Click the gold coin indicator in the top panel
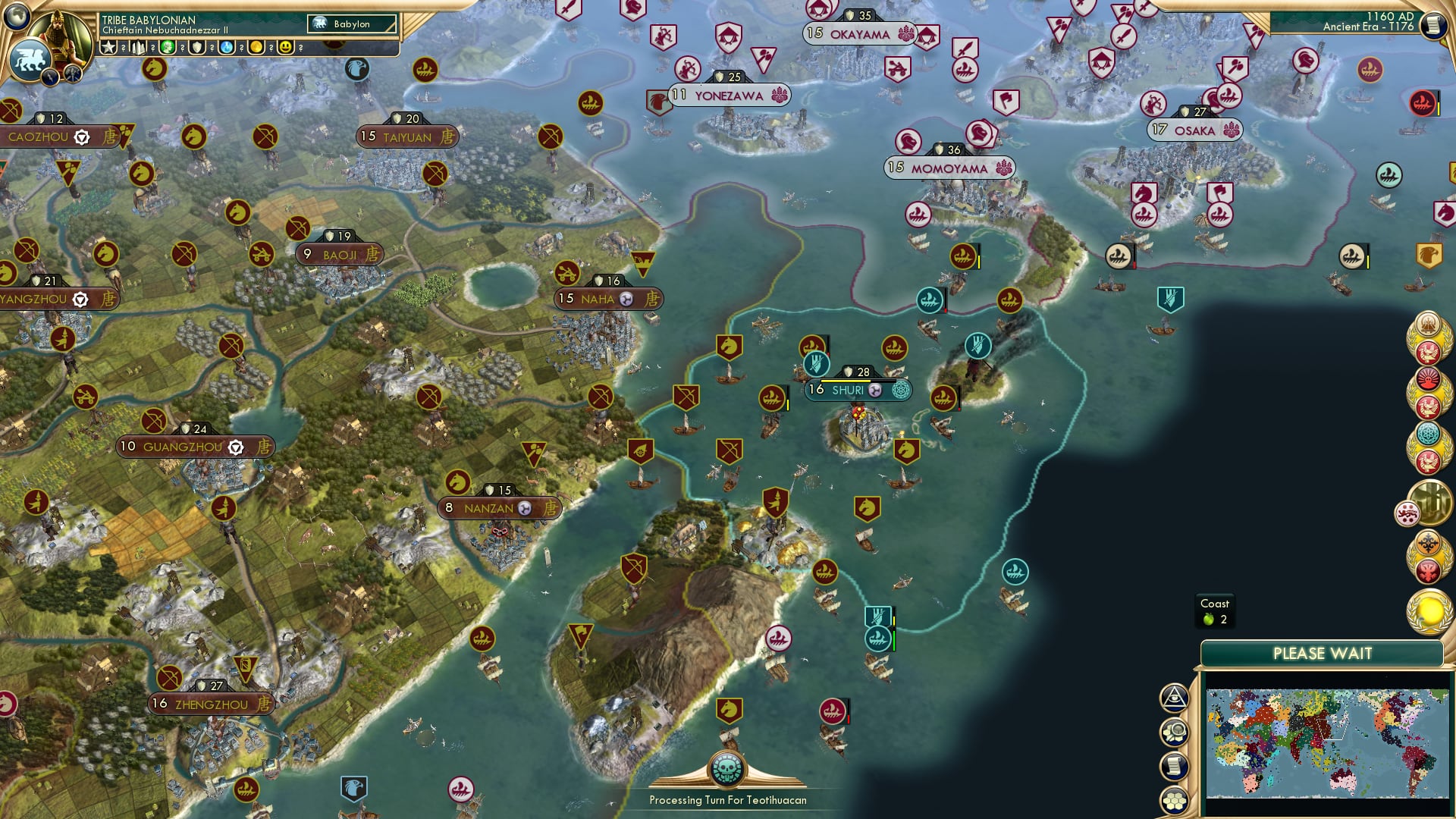 (257, 47)
